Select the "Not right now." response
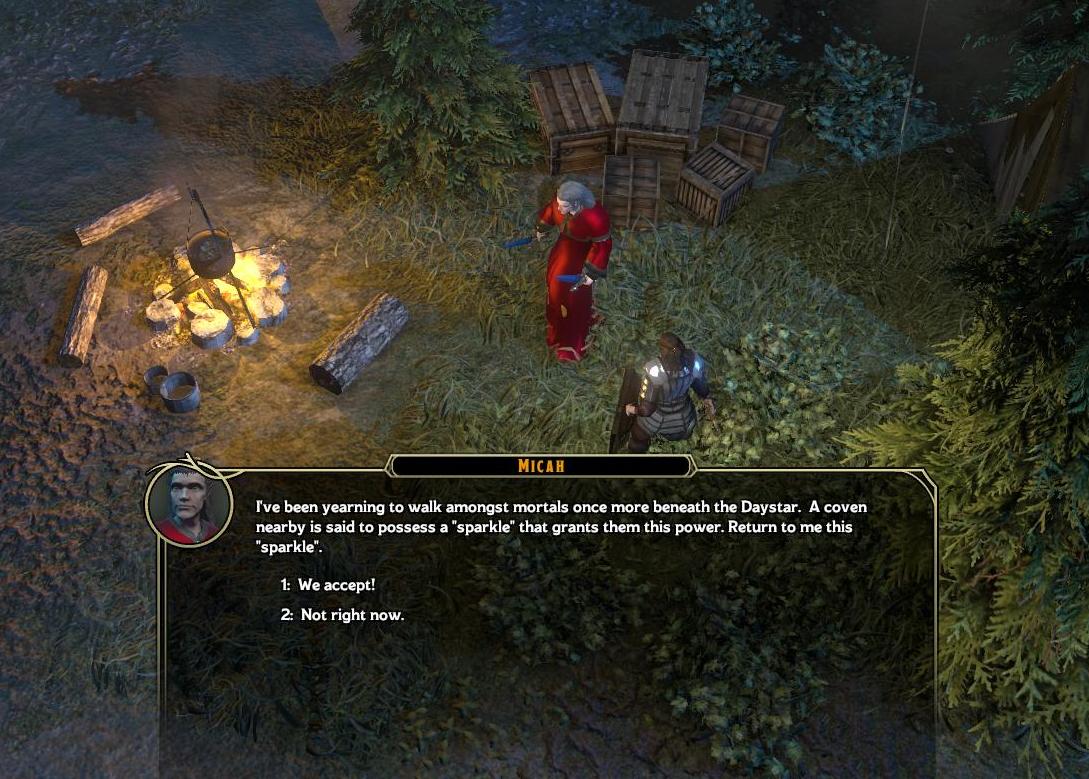The height and width of the screenshot is (779, 1089). (x=351, y=615)
